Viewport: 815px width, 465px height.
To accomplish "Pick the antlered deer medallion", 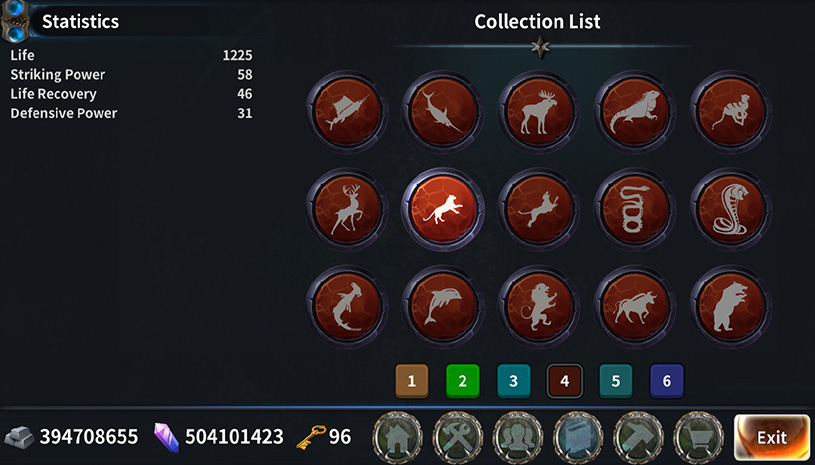I will click(x=346, y=208).
